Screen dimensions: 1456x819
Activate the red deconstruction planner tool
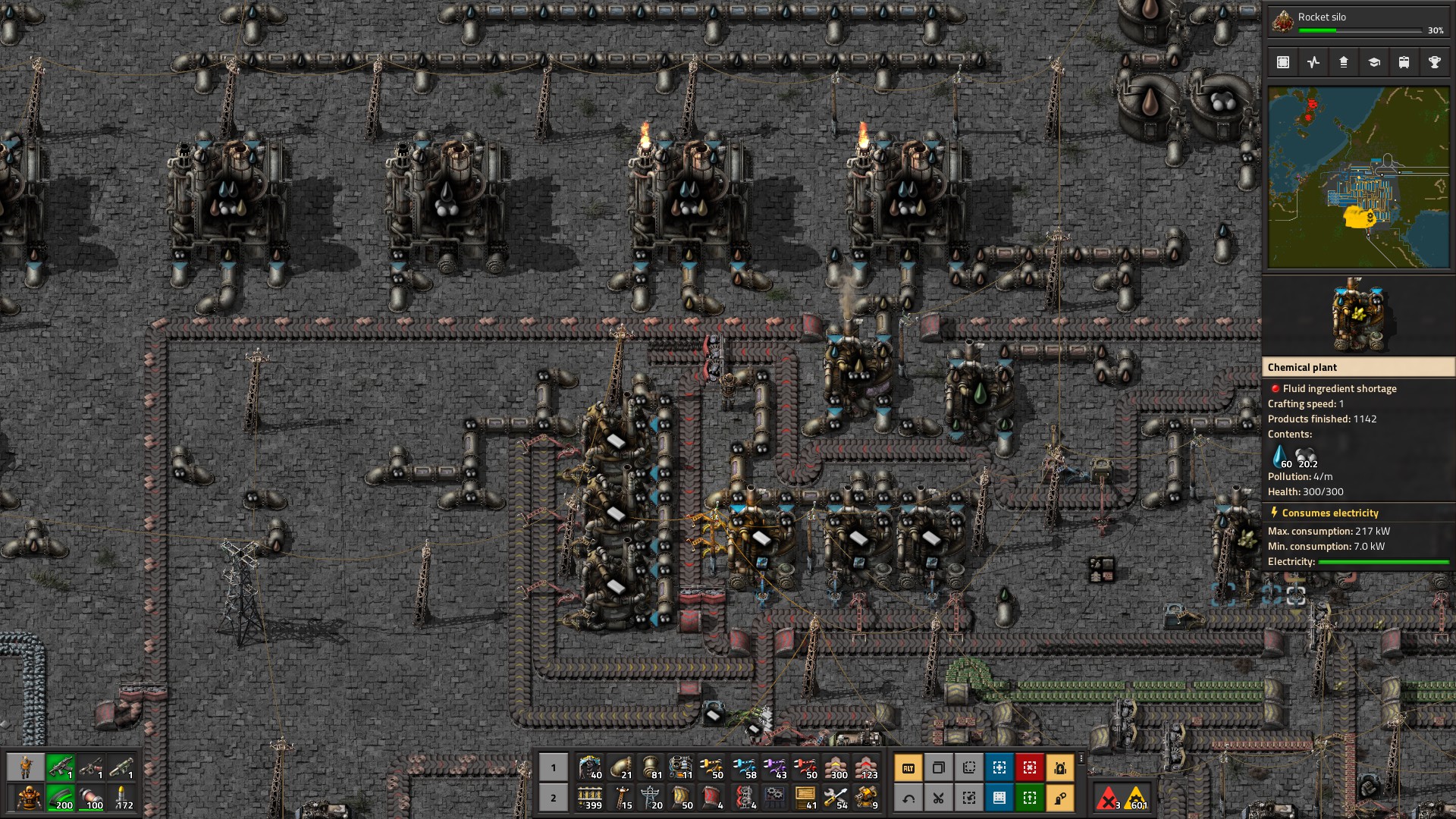1029,767
